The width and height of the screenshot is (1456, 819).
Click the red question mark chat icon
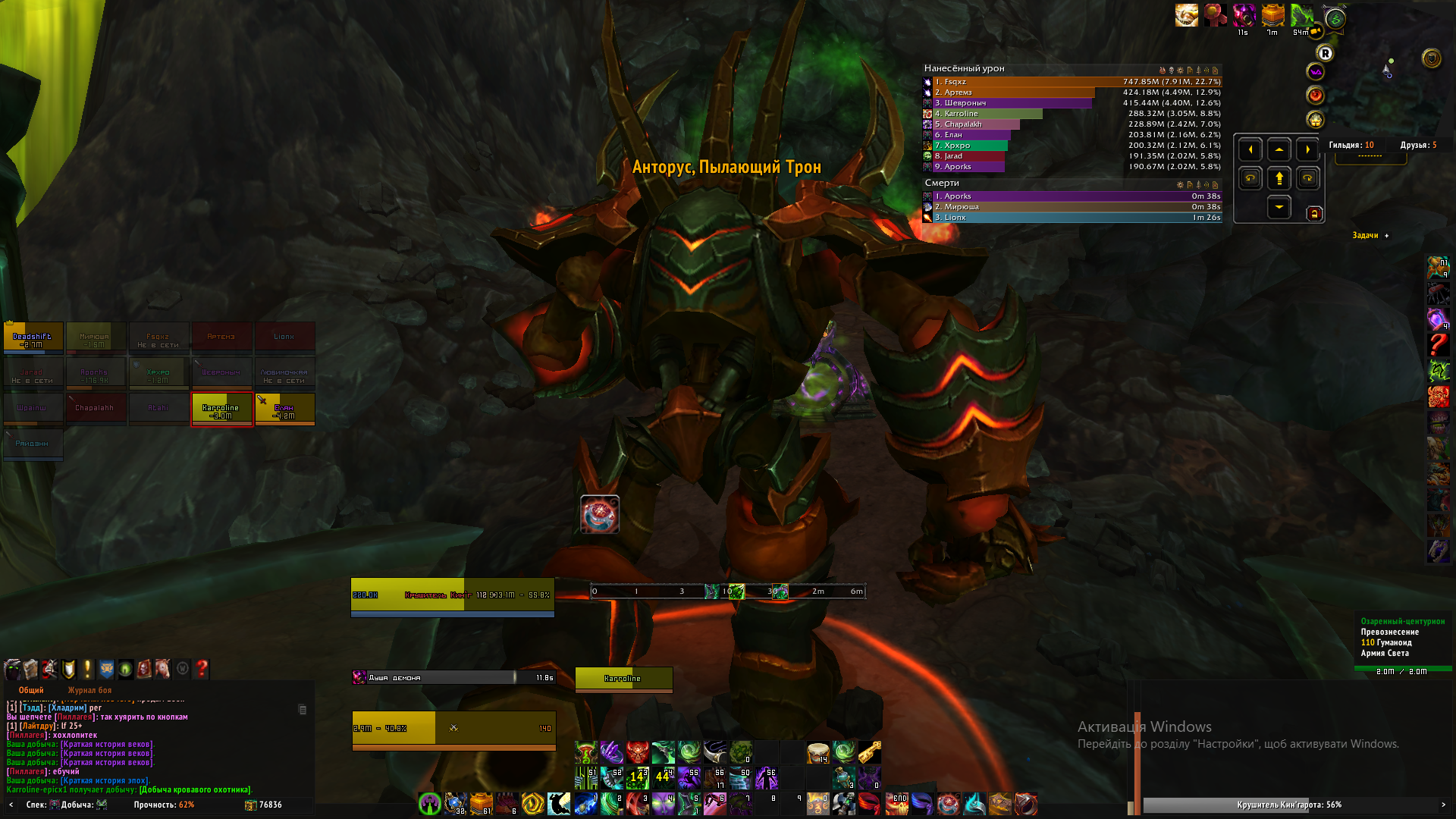pos(202,669)
